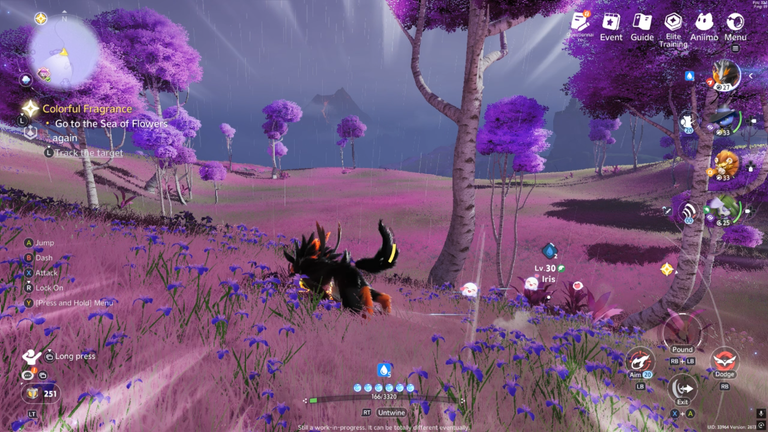This screenshot has height=432, width=768.
Task: Select the level 27 fox Aniimo portrait
Action: [x=725, y=74]
